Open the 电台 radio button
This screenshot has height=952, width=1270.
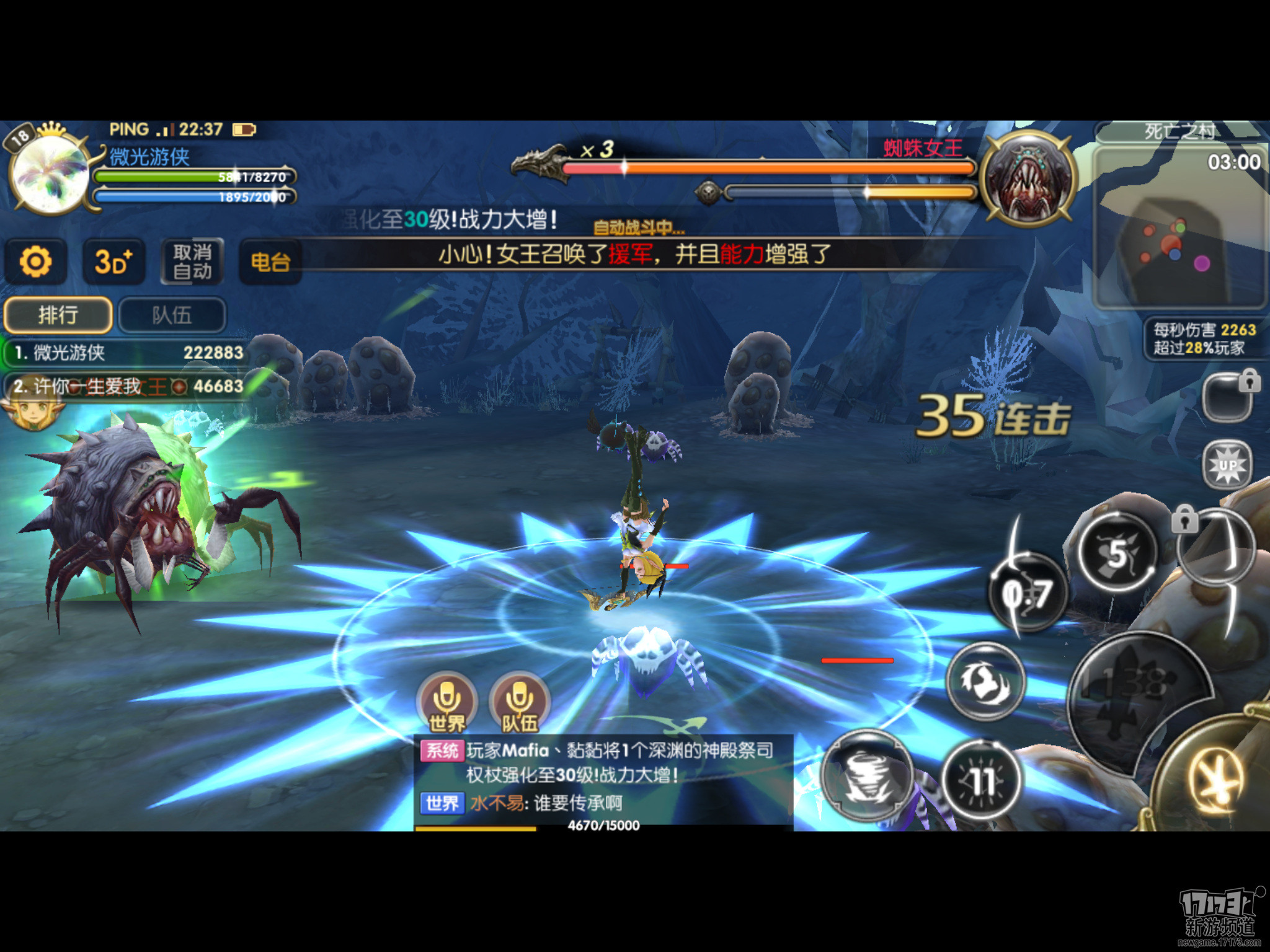coord(270,262)
